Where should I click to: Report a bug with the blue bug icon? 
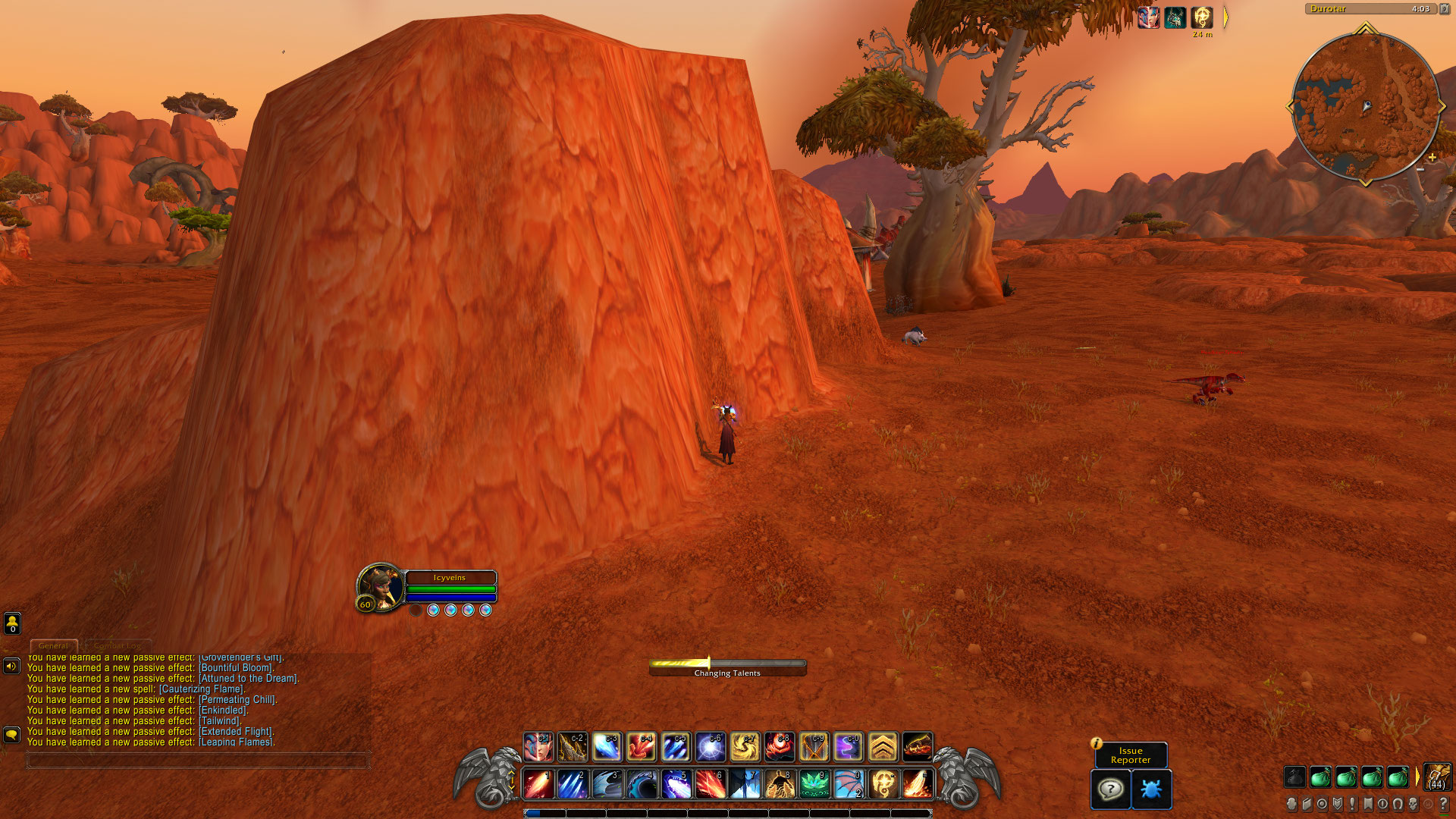pyautogui.click(x=1151, y=789)
